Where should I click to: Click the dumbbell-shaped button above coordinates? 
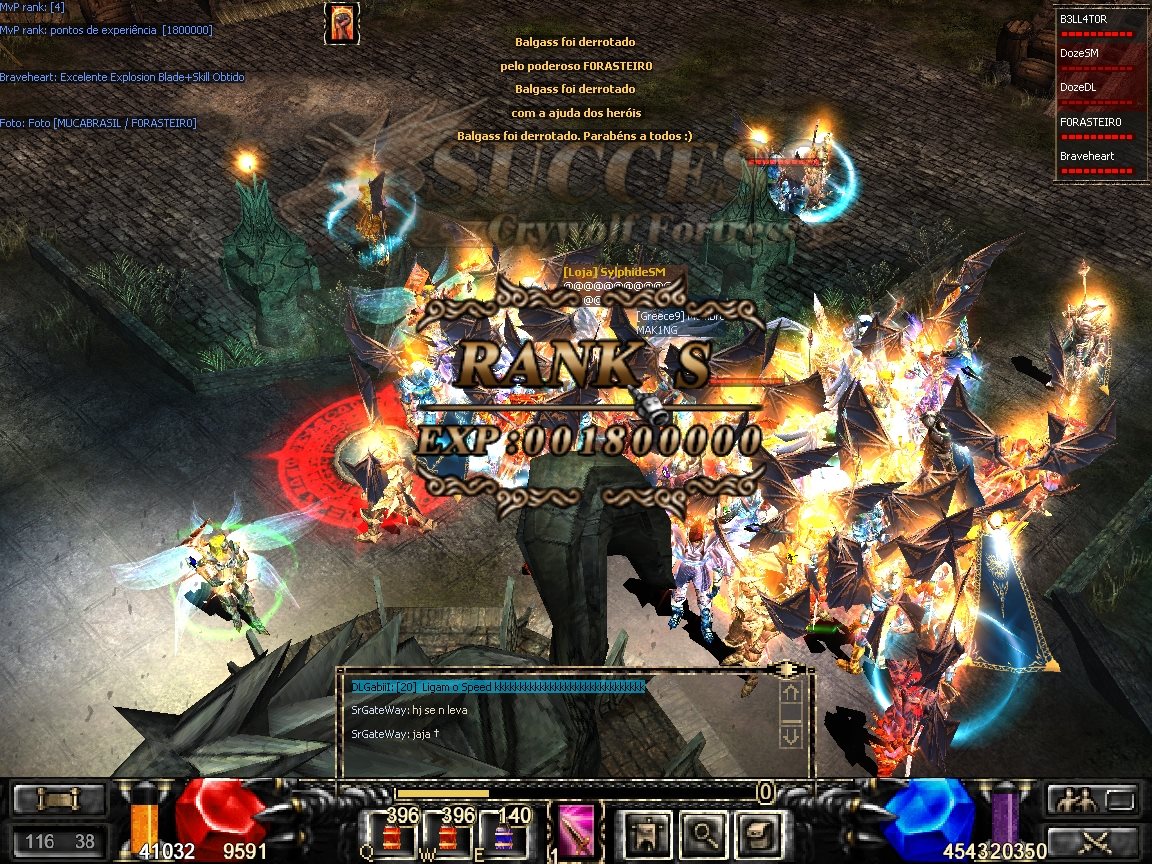[58, 799]
